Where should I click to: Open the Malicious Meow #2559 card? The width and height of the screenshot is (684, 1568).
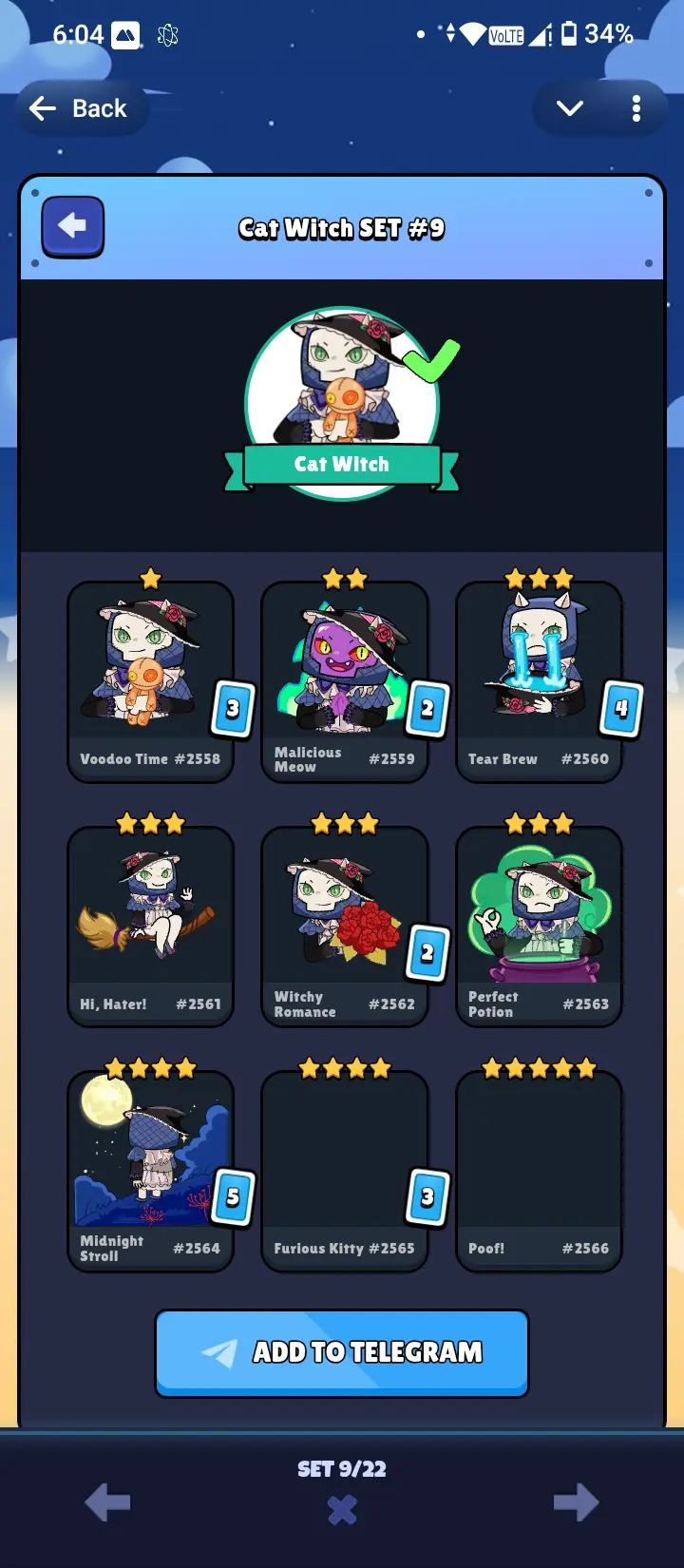click(x=344, y=680)
